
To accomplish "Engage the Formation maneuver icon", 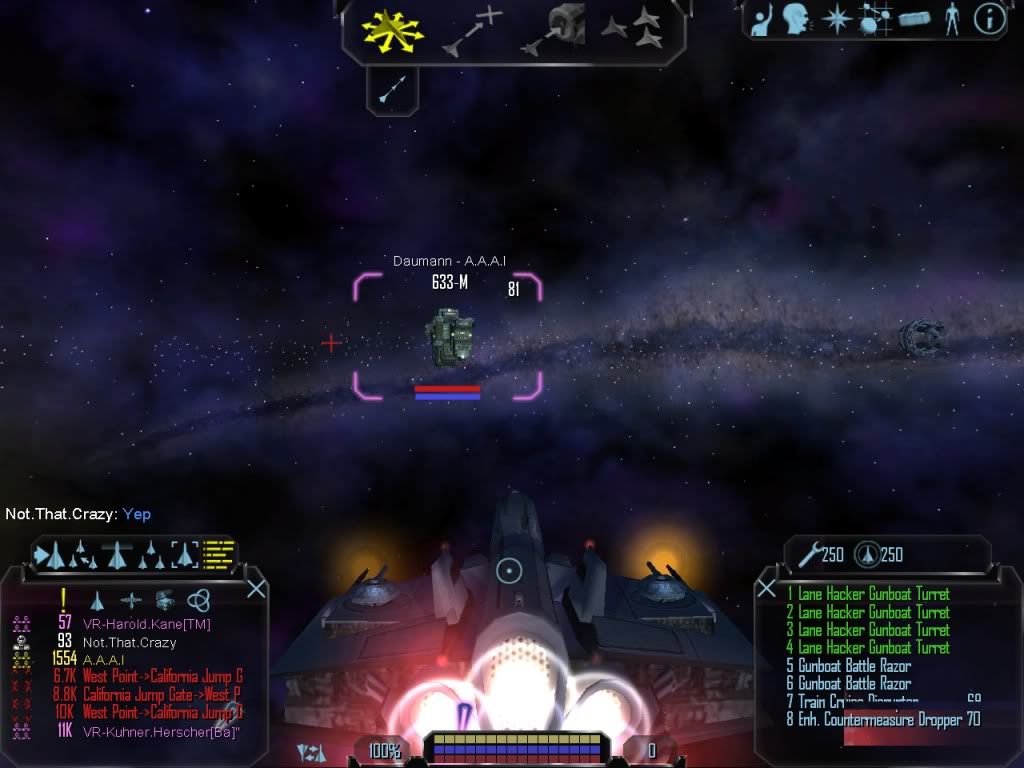I will (x=633, y=30).
